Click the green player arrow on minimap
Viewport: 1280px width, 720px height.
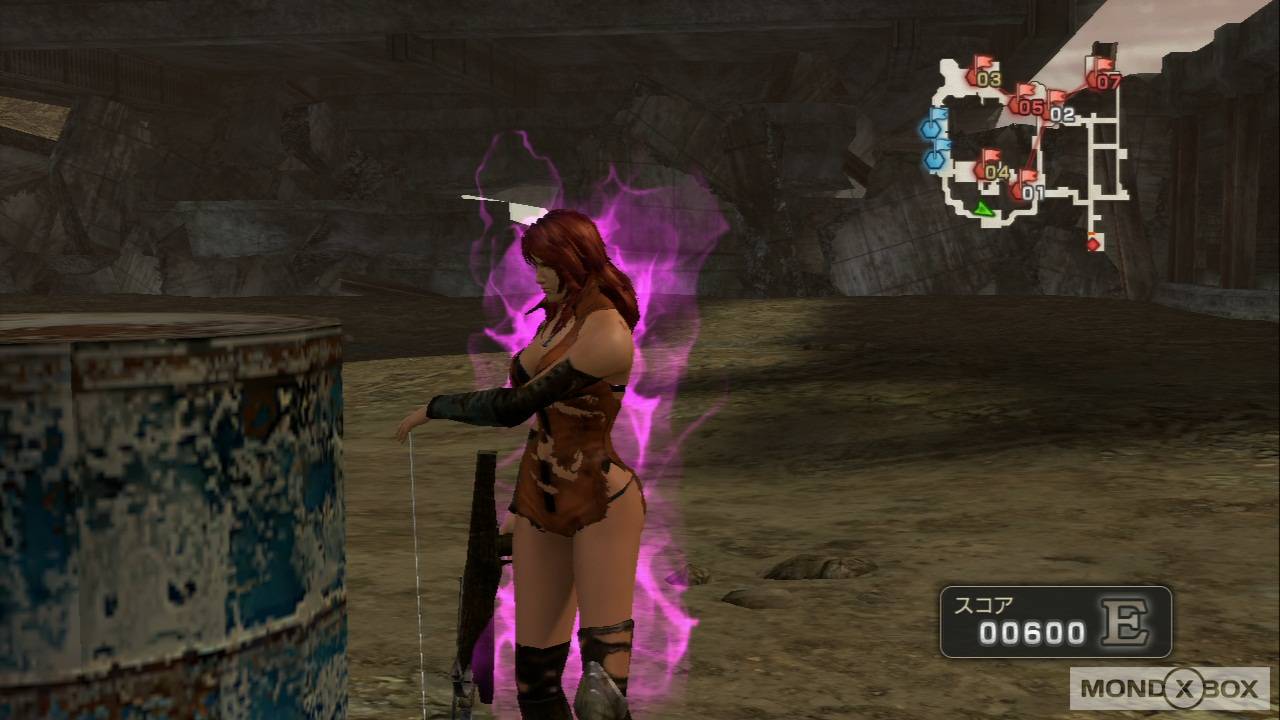[983, 208]
